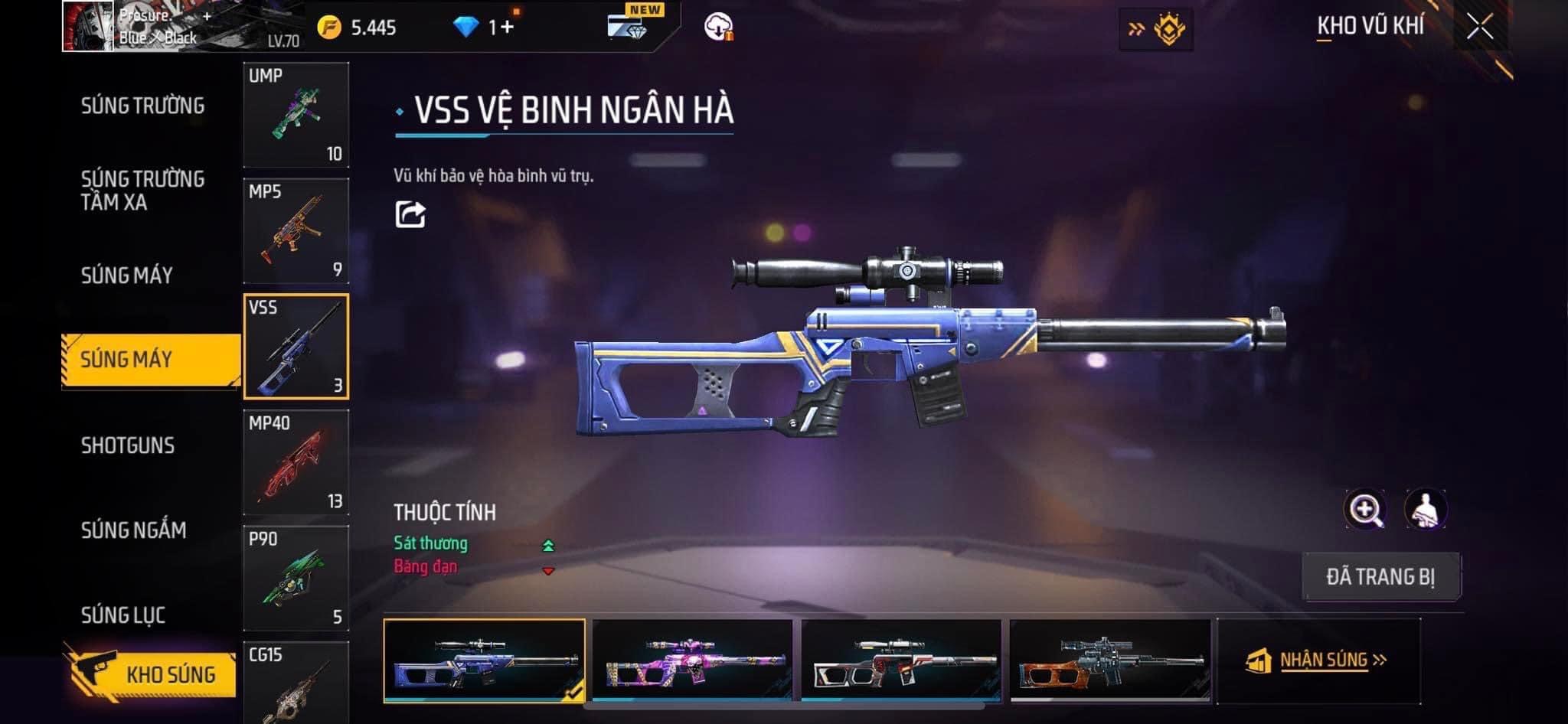Choose the orange VSS skin thumbnail
Viewport: 1568px width, 724px height.
pos(1110,660)
